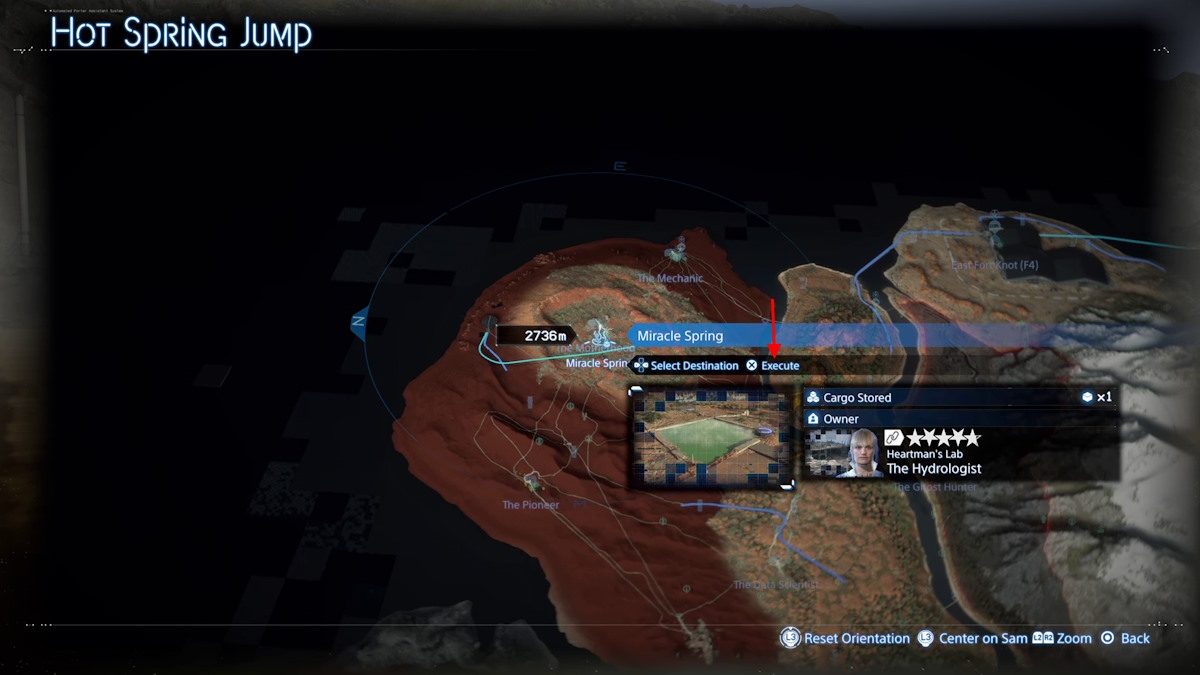Go Back from the map

click(1124, 638)
